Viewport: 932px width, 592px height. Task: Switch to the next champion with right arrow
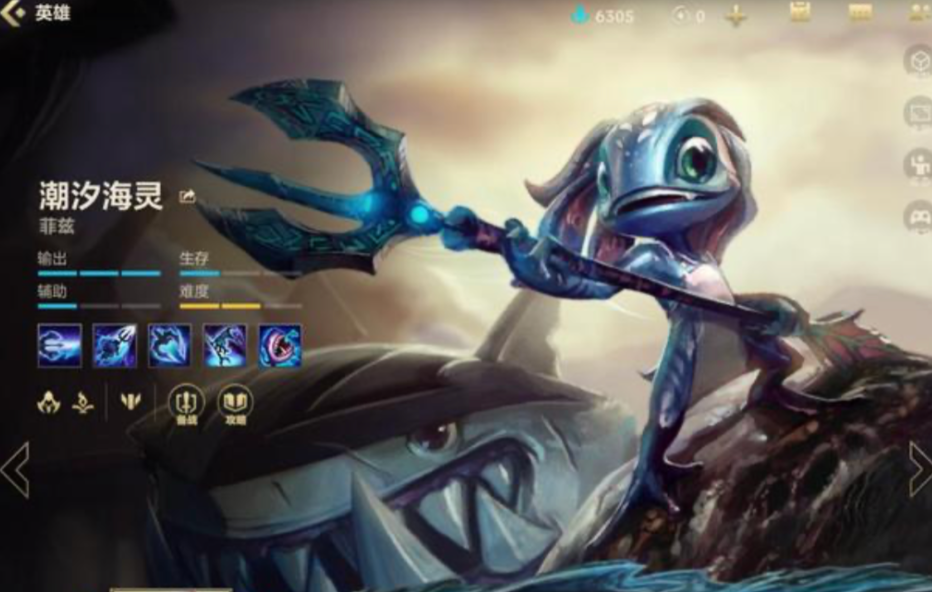tap(919, 469)
